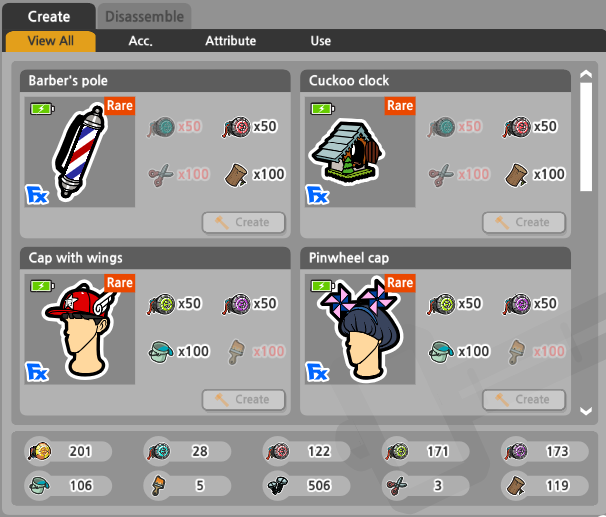Switch to the Use category
This screenshot has height=517, width=606.
tap(320, 41)
